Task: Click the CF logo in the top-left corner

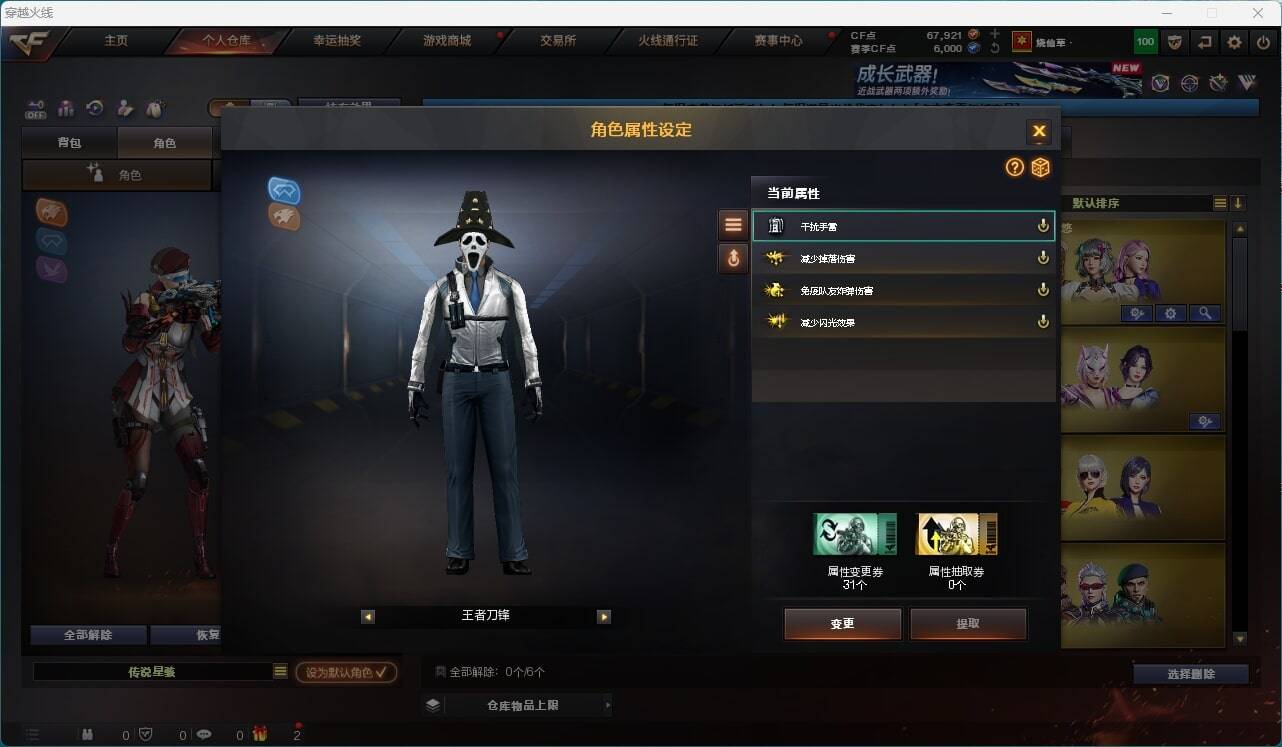Action: (27, 42)
